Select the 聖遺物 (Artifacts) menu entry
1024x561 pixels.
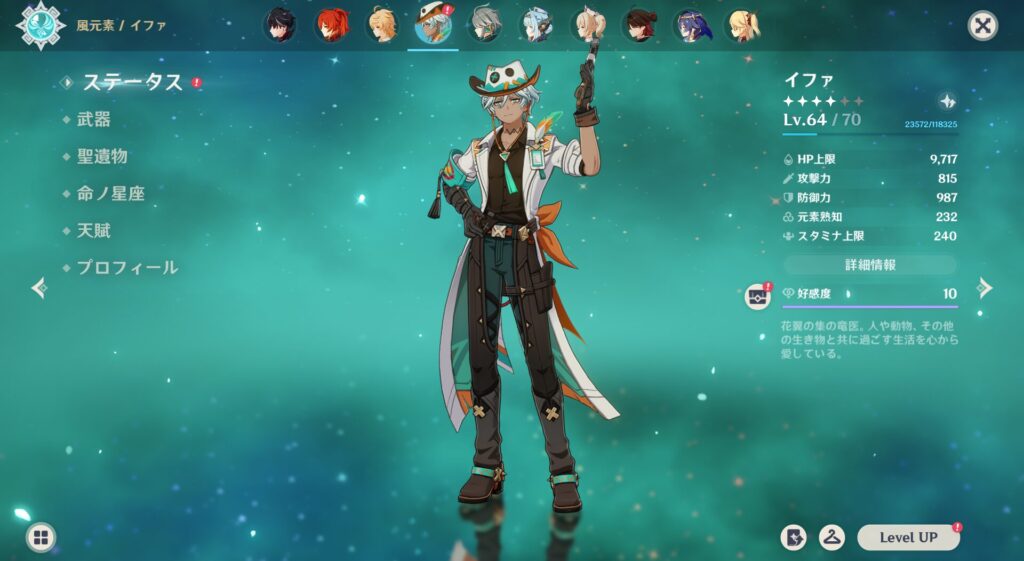(x=102, y=156)
